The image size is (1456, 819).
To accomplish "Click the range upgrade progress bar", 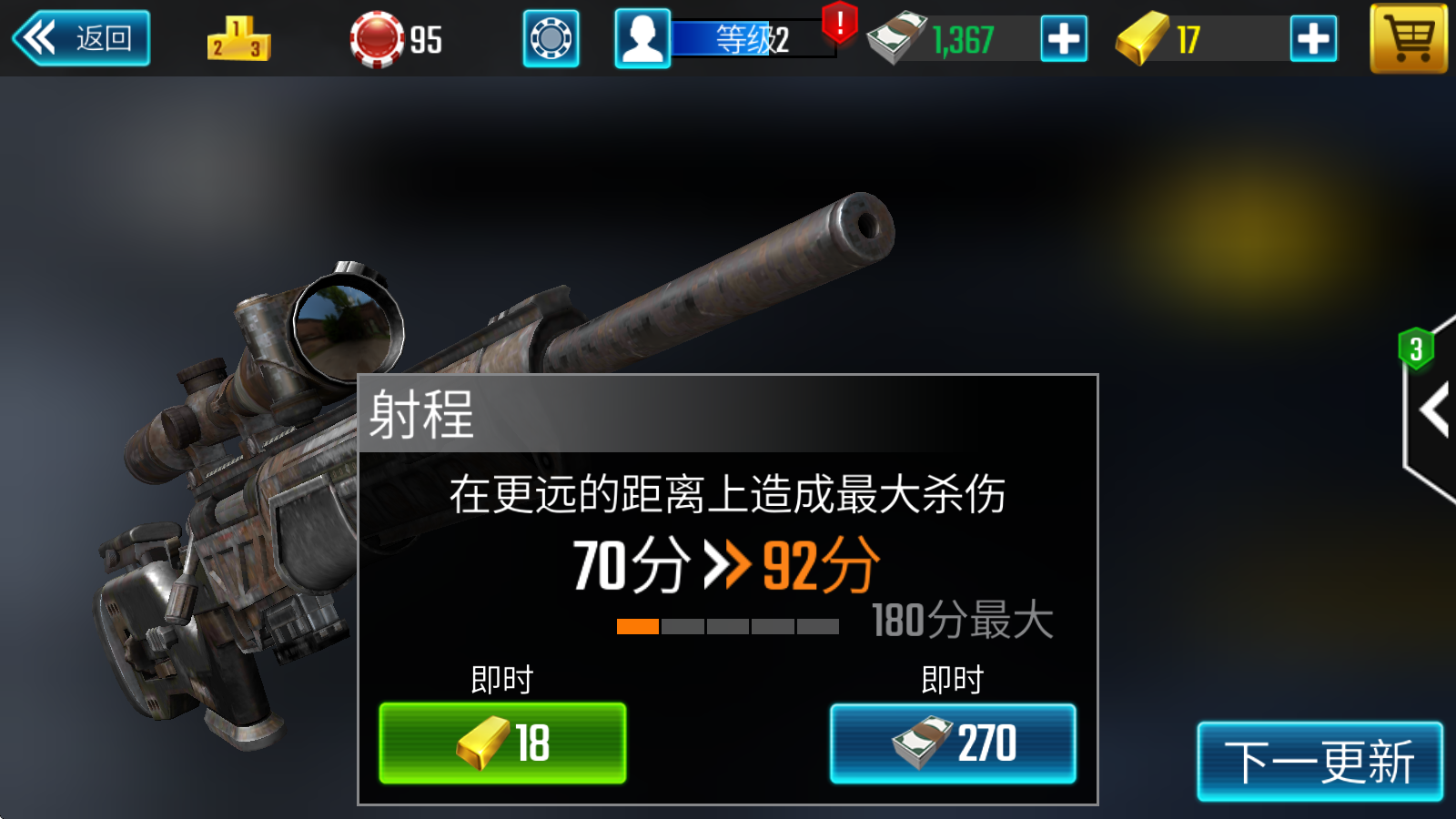I will [x=728, y=625].
